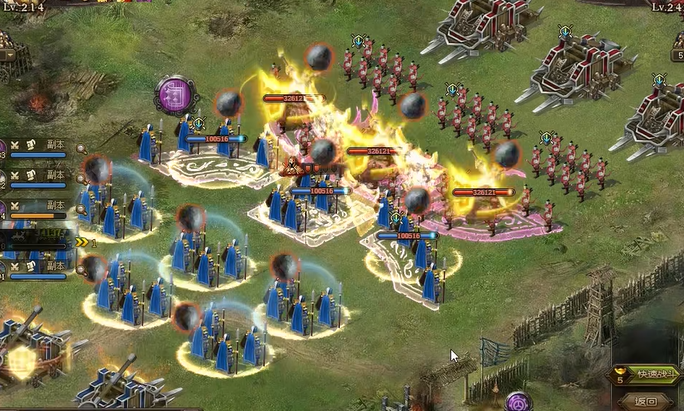Click the purple round emblem beside the troops
The height and width of the screenshot is (411, 684).
[175, 95]
